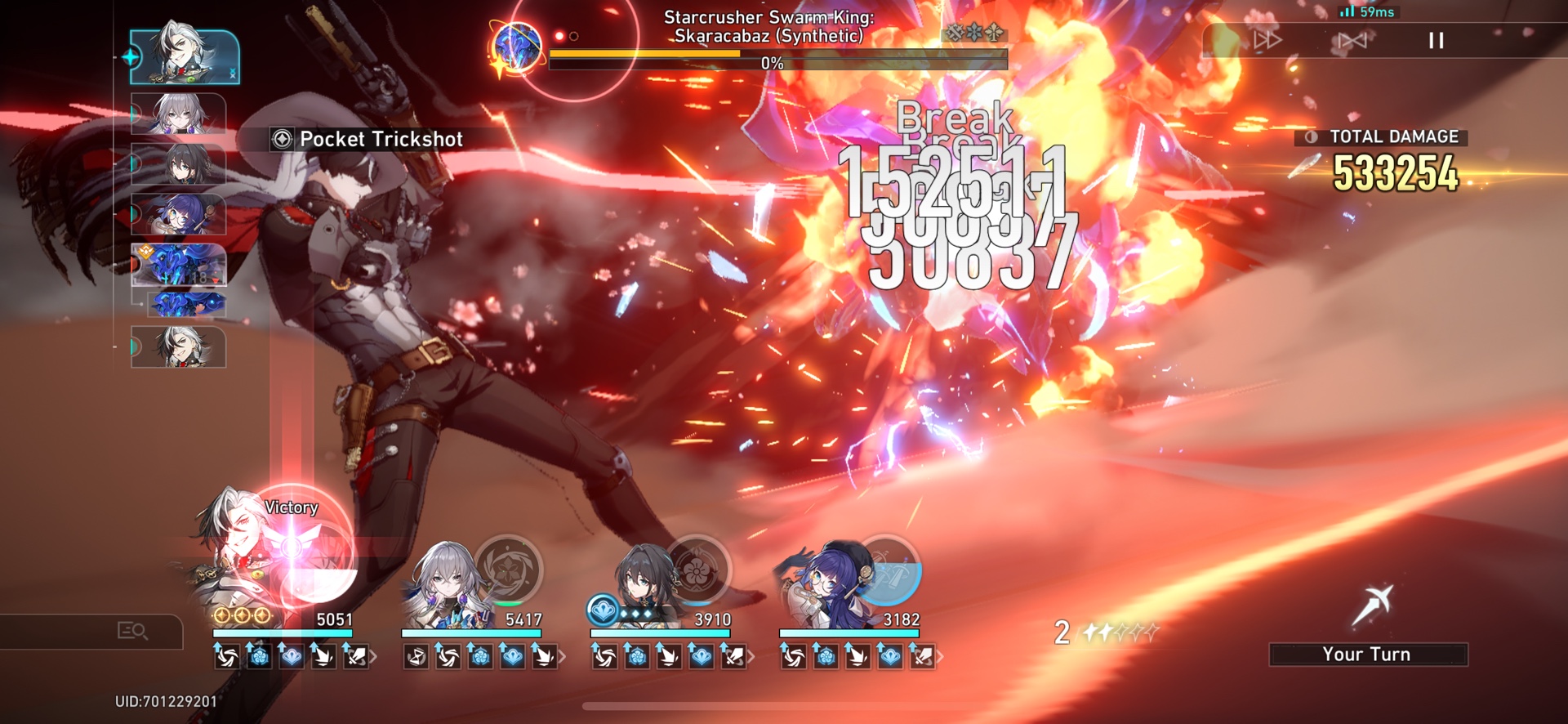Enable auto-battle with the fast-forward icon
1568x724 pixels.
tap(1267, 40)
